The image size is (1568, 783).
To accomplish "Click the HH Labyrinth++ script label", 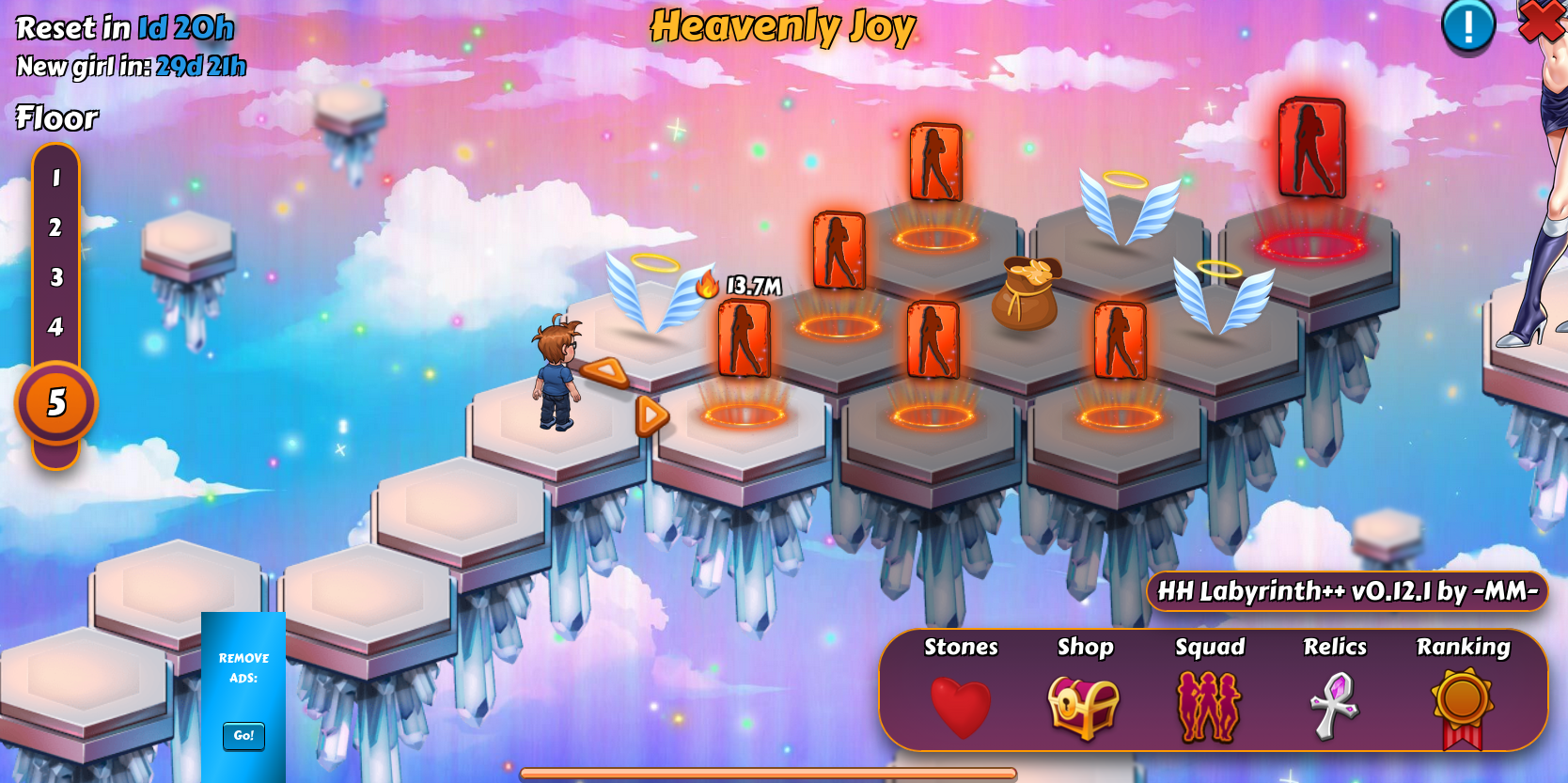I will [1347, 591].
